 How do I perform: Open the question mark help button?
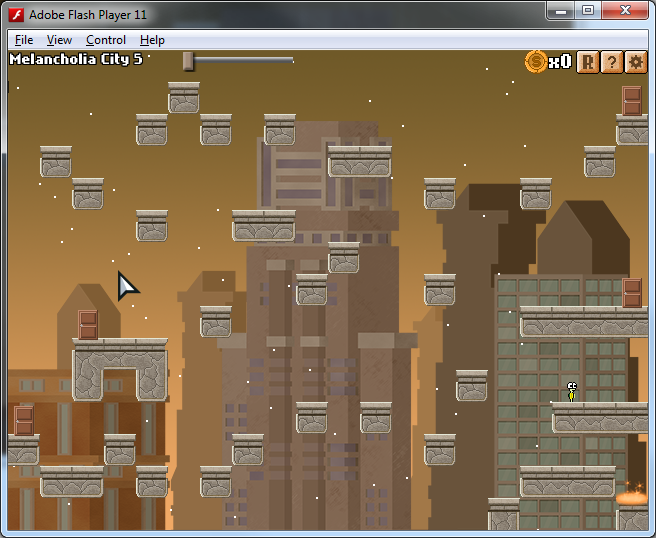pos(612,62)
